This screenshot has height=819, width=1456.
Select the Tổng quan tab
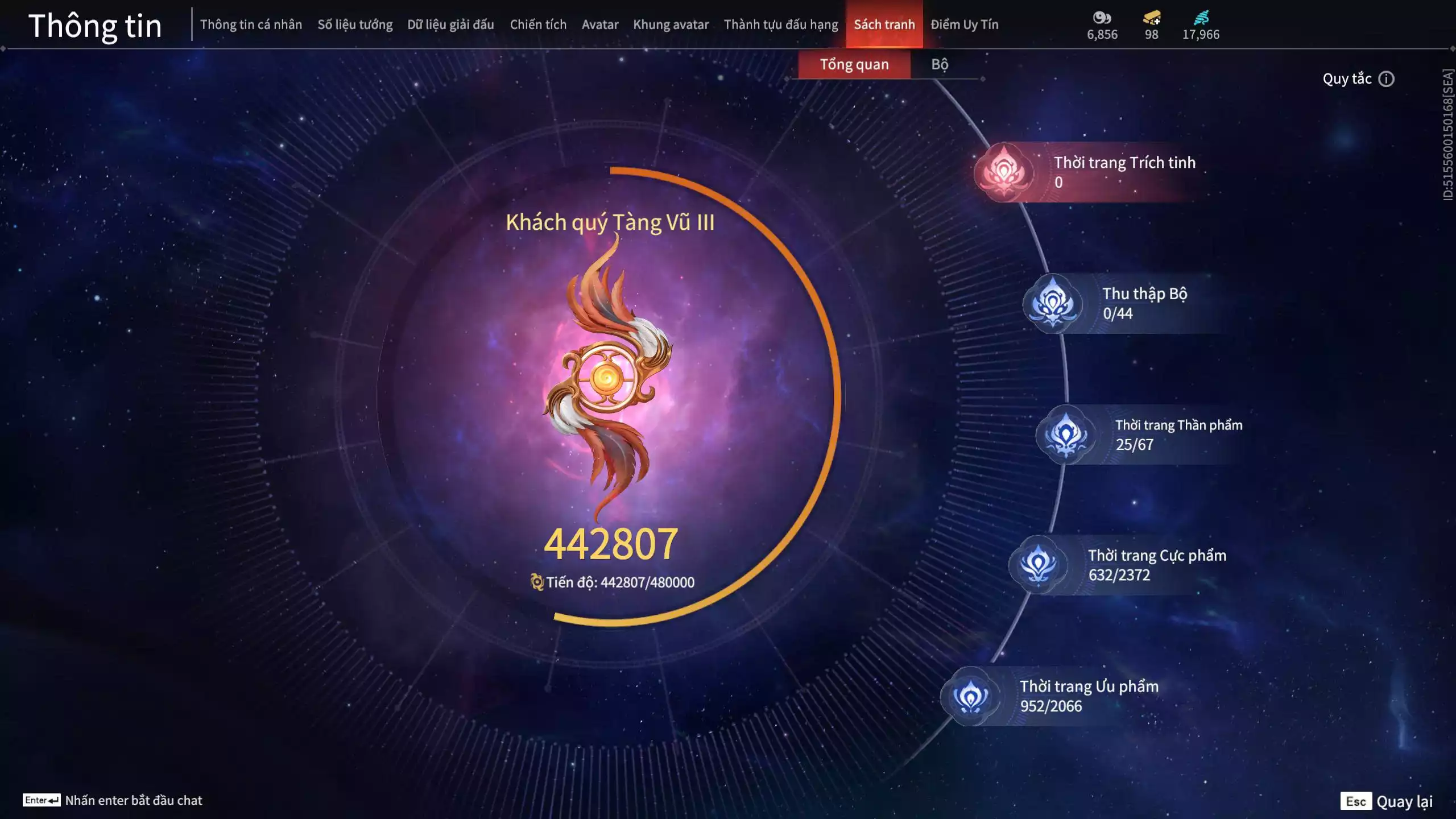854,64
